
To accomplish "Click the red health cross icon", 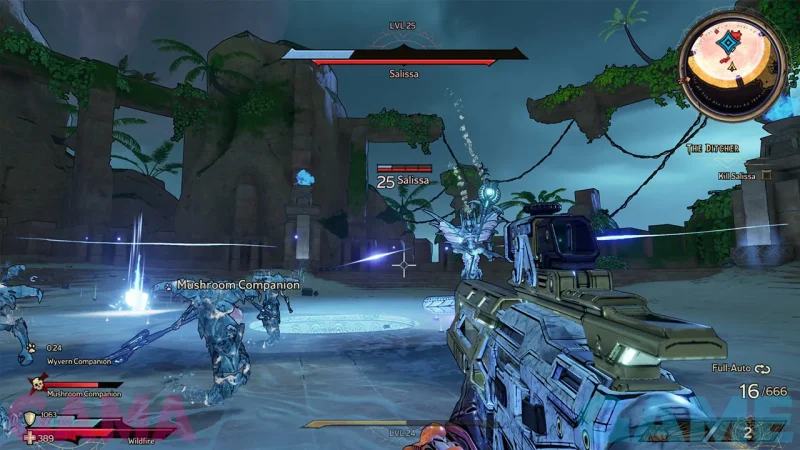I will (30, 438).
